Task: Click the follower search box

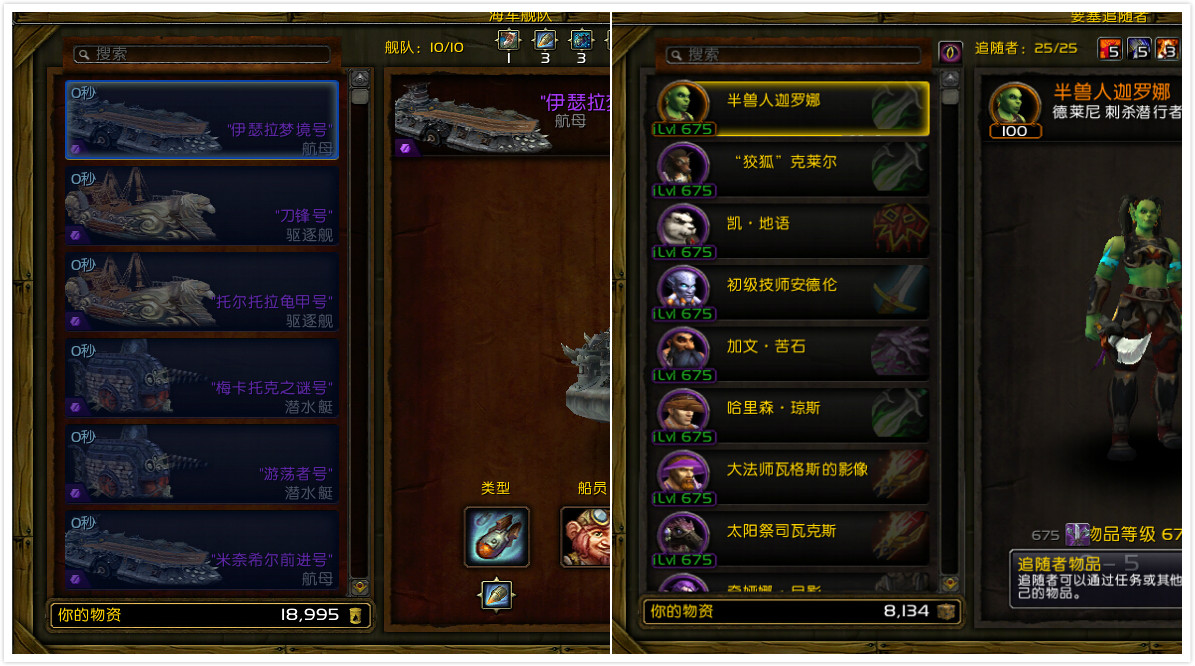Action: click(798, 54)
